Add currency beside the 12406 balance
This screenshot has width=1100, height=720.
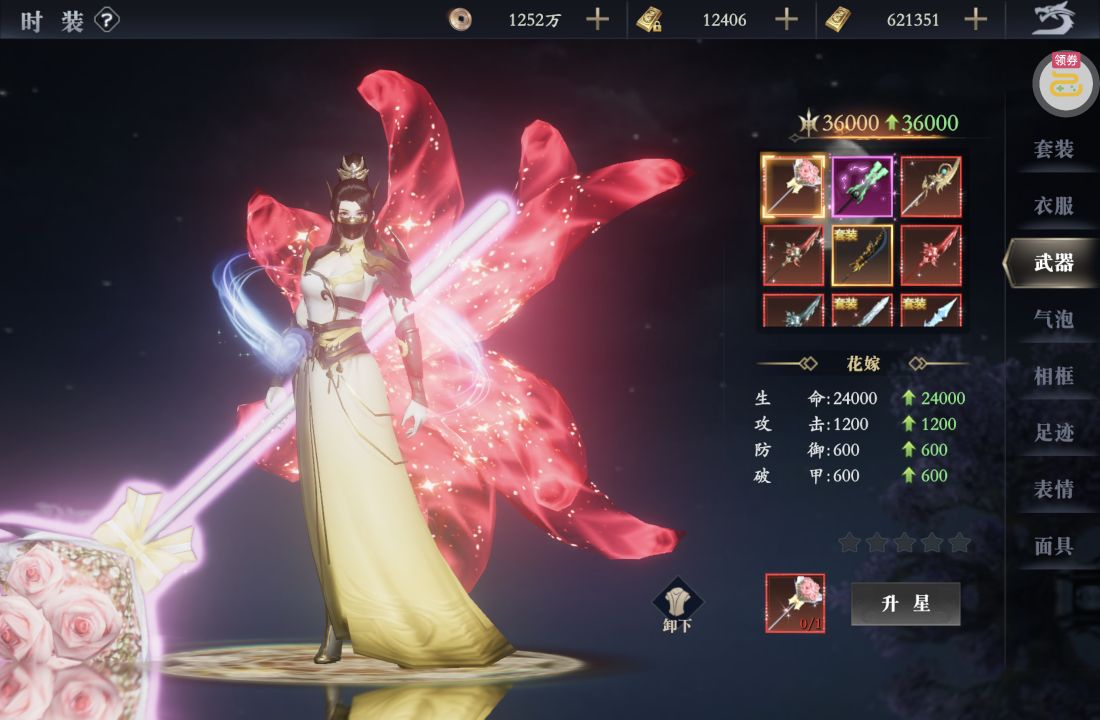point(787,19)
